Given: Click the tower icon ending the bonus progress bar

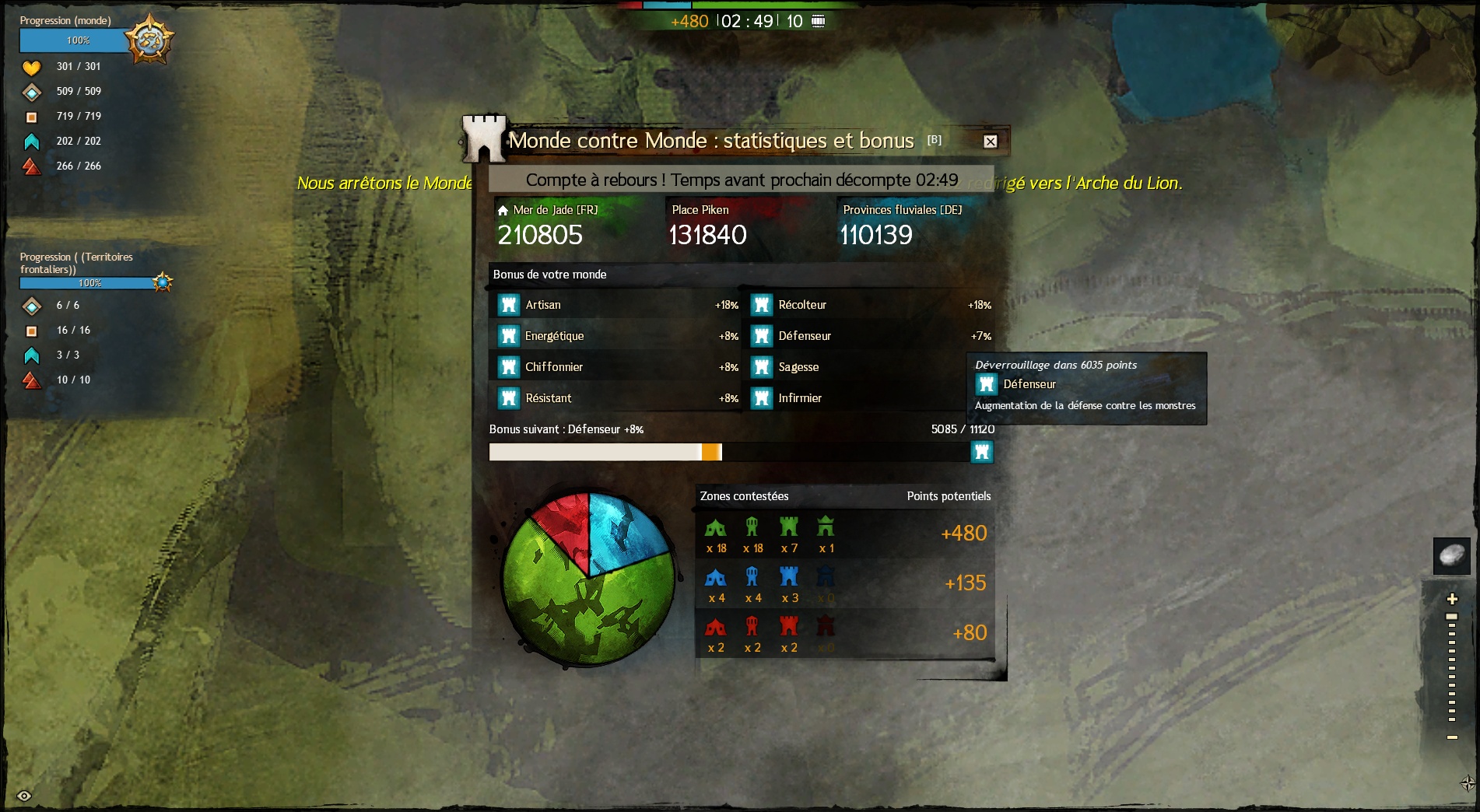Looking at the screenshot, I should point(982,452).
